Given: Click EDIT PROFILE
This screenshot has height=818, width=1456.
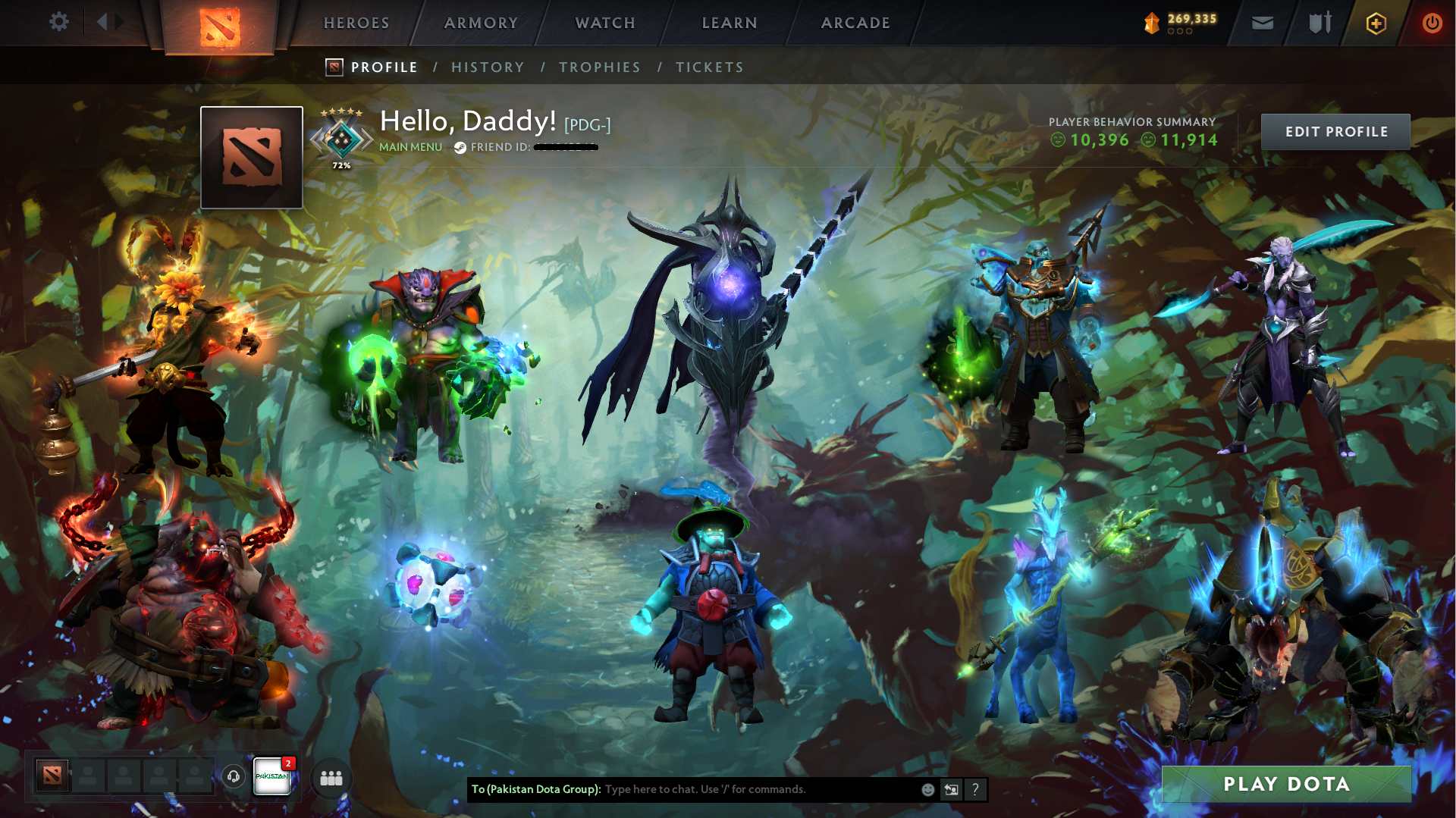Looking at the screenshot, I should point(1335,131).
